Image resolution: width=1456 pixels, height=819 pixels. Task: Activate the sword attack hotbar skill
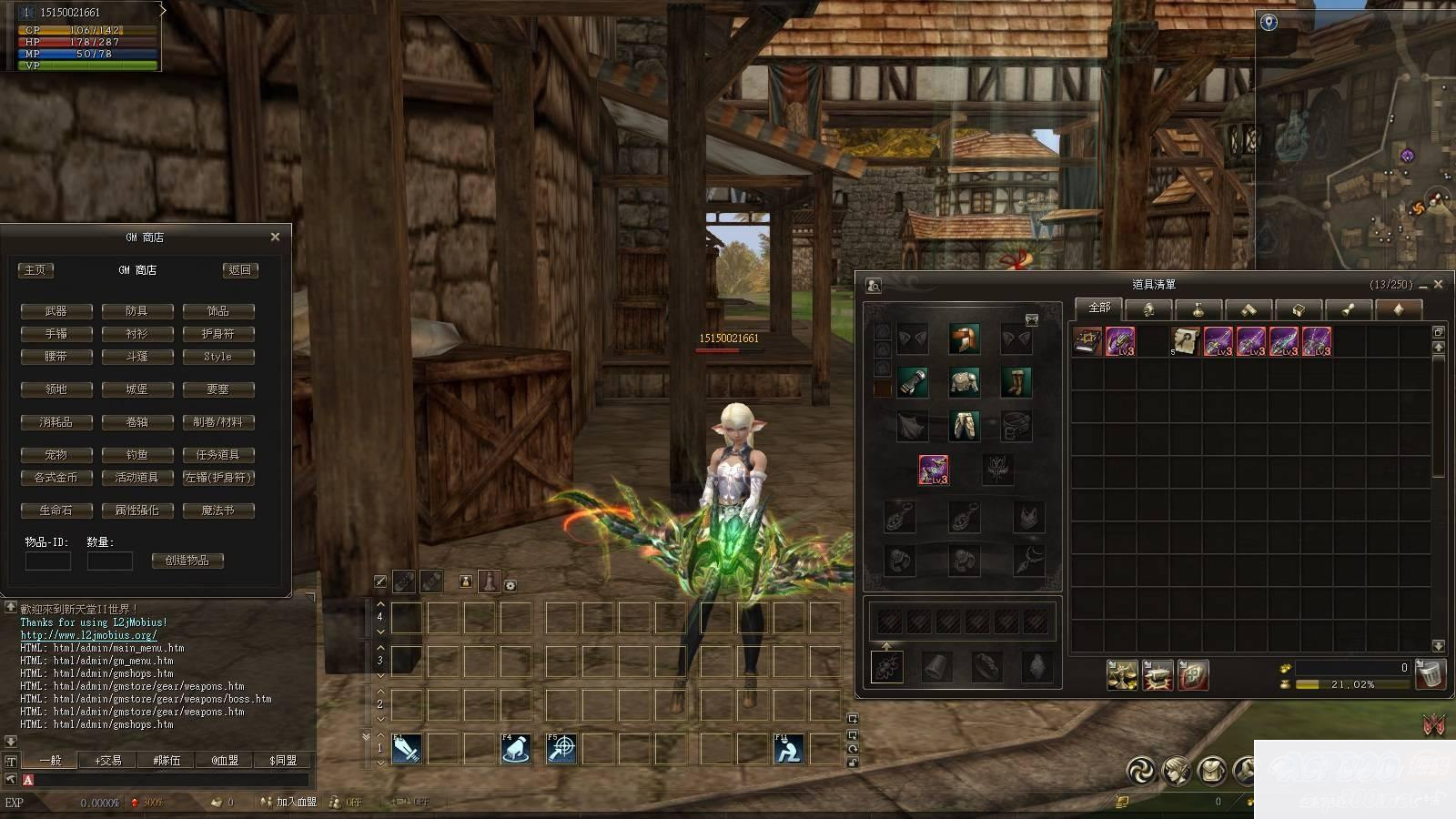click(x=407, y=749)
